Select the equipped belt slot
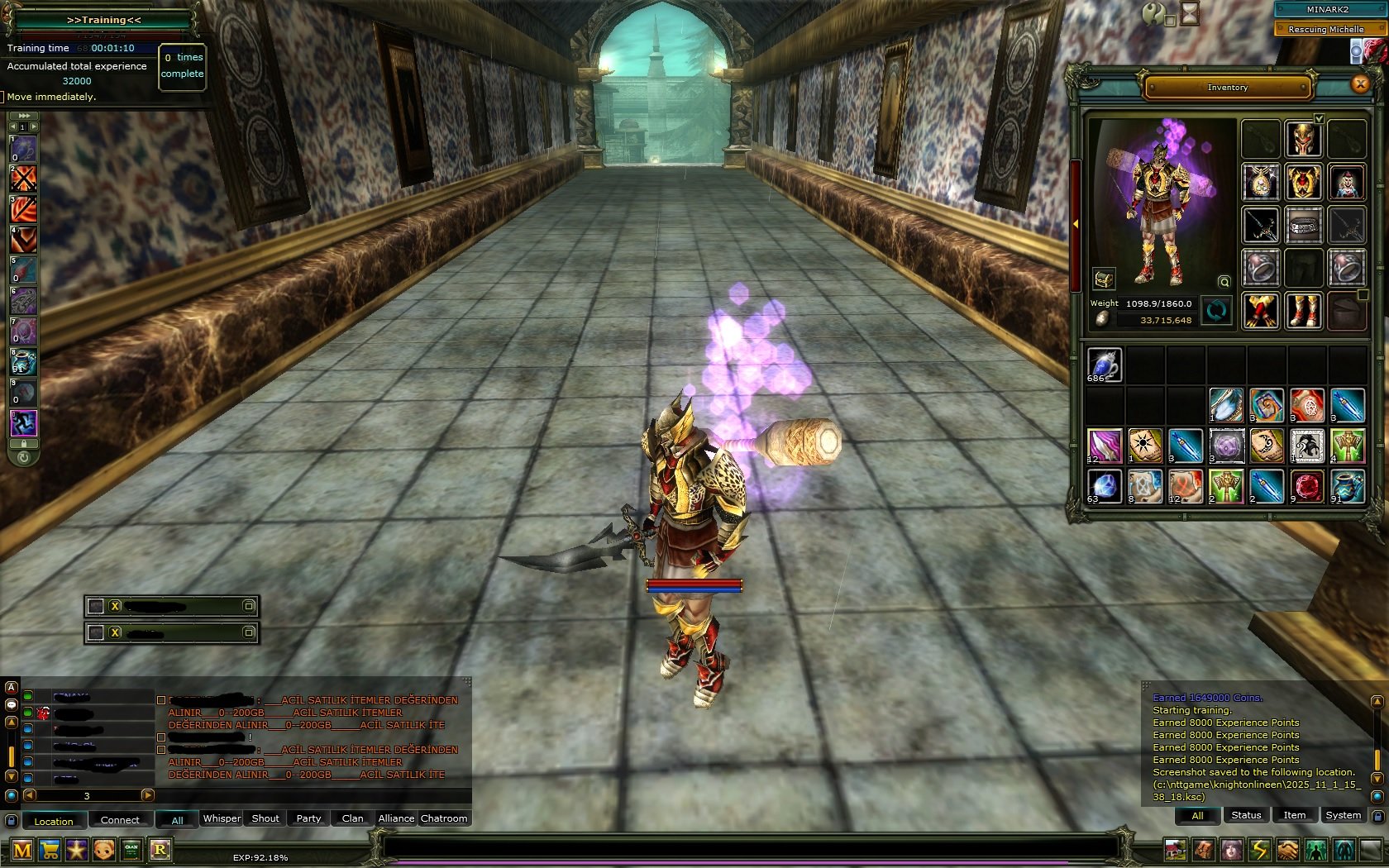 tap(1303, 225)
